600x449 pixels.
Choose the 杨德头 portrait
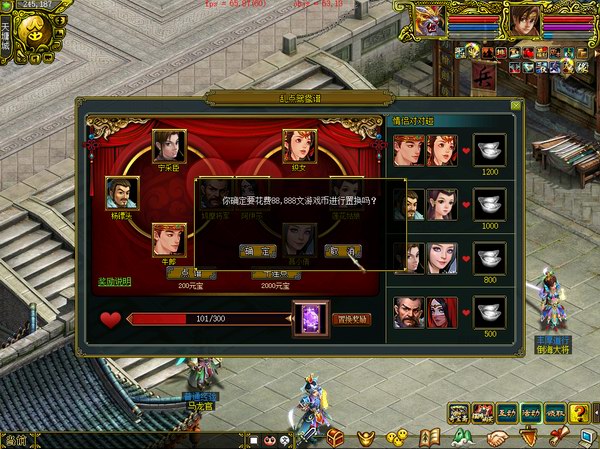pos(121,193)
